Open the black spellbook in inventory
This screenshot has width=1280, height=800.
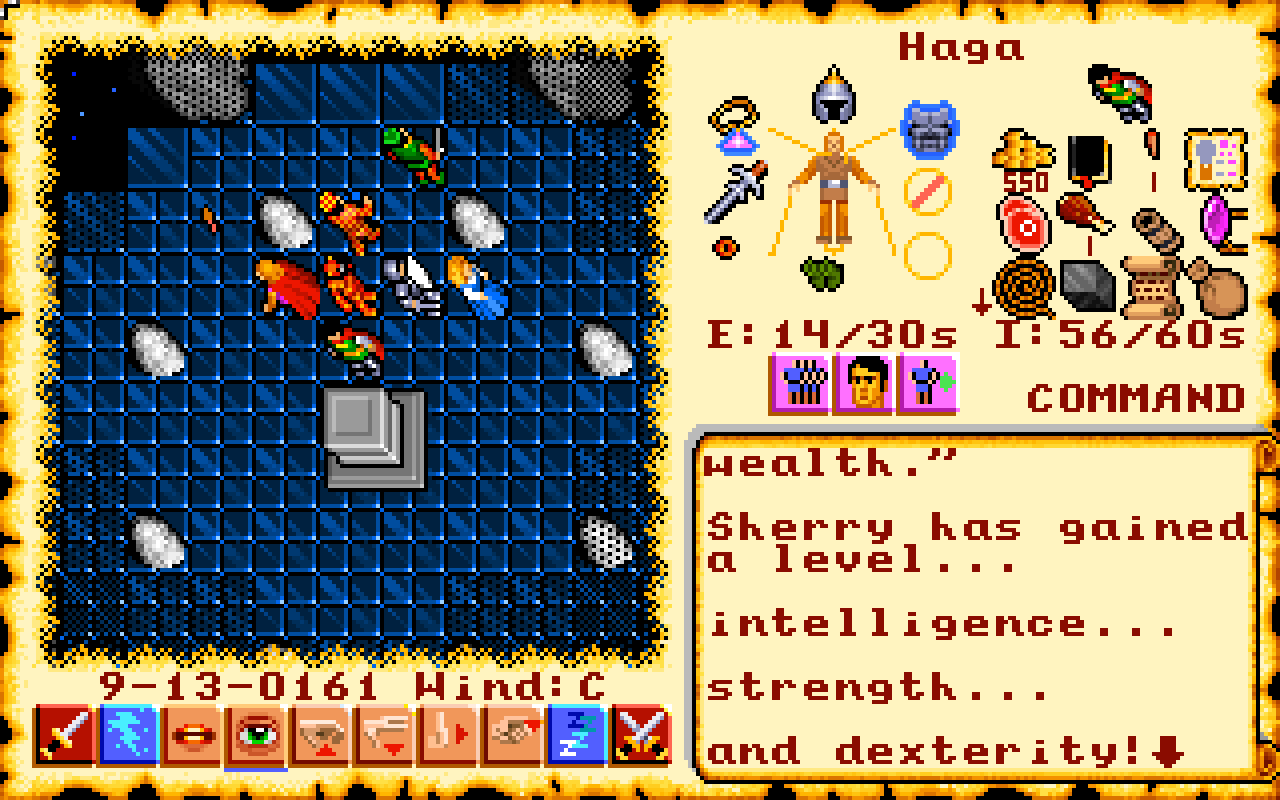pos(1088,158)
